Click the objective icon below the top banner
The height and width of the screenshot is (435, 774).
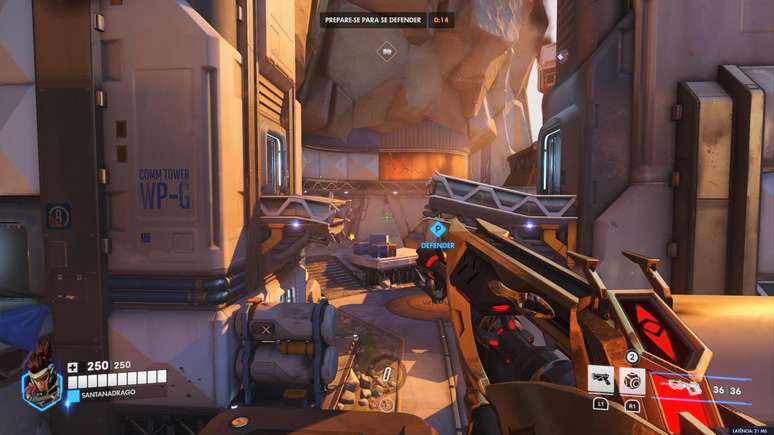[386, 50]
